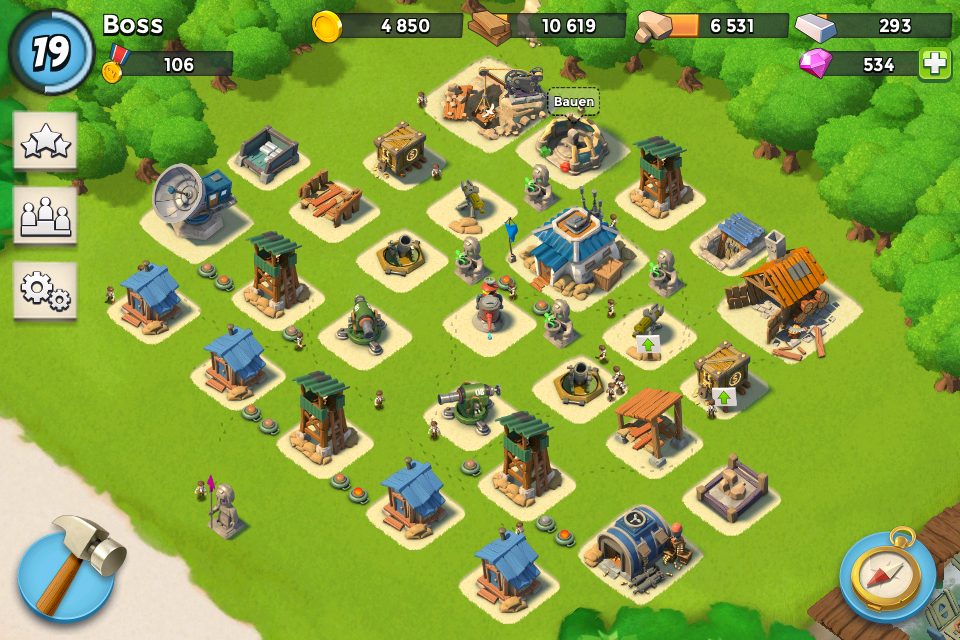Open the hammer build menu
The height and width of the screenshot is (640, 960).
click(67, 573)
